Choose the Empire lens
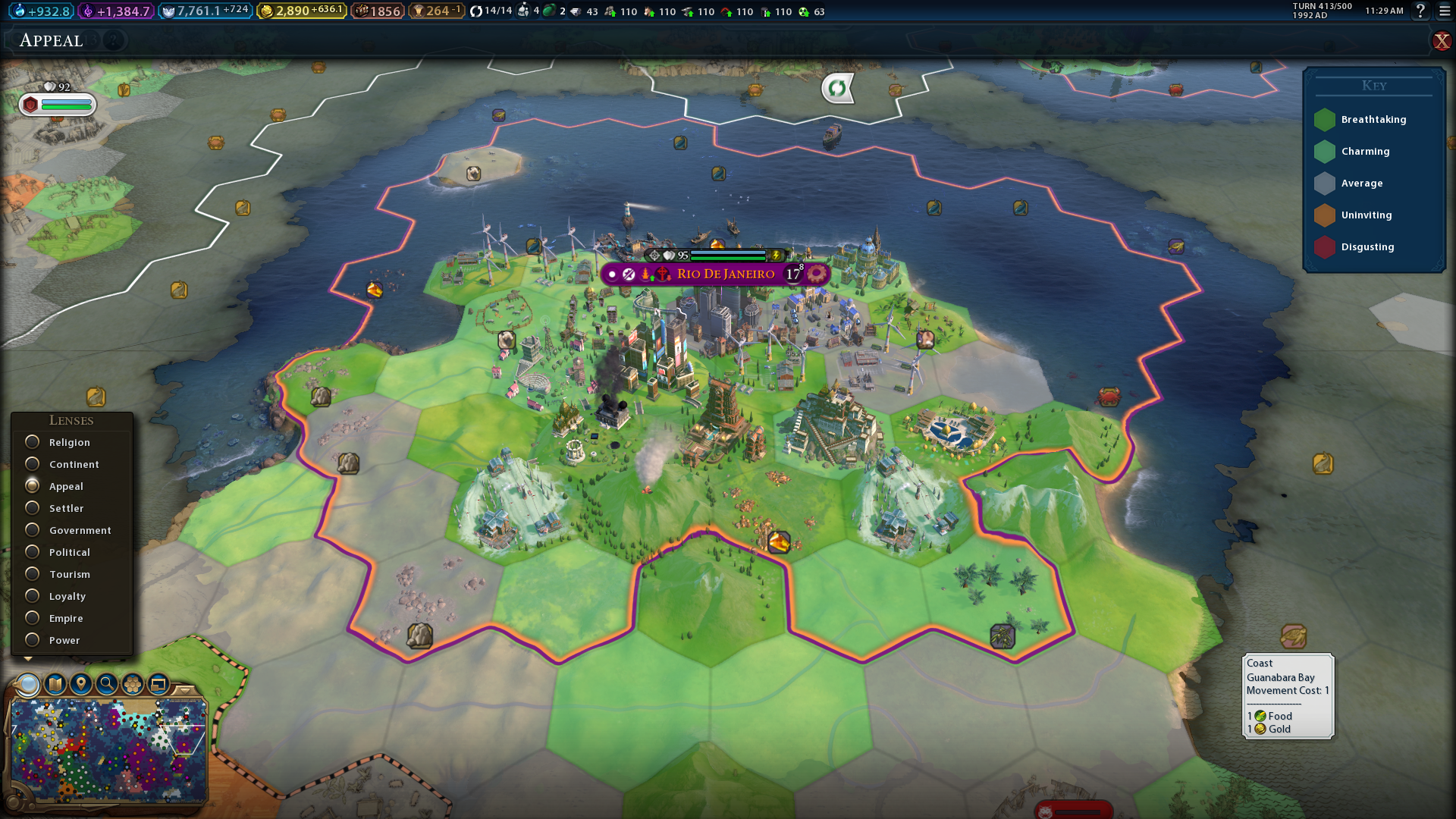This screenshot has height=819, width=1456. tap(33, 618)
